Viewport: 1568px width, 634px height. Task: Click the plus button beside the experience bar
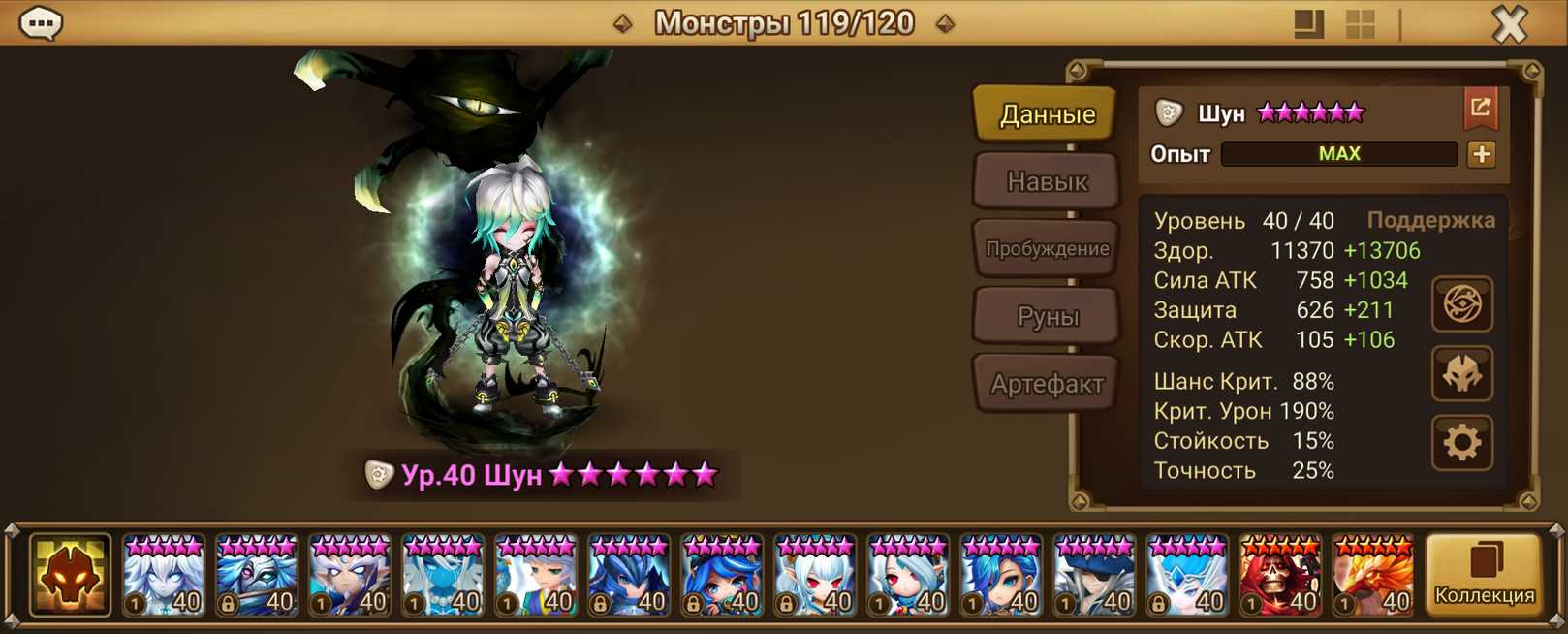click(1481, 154)
